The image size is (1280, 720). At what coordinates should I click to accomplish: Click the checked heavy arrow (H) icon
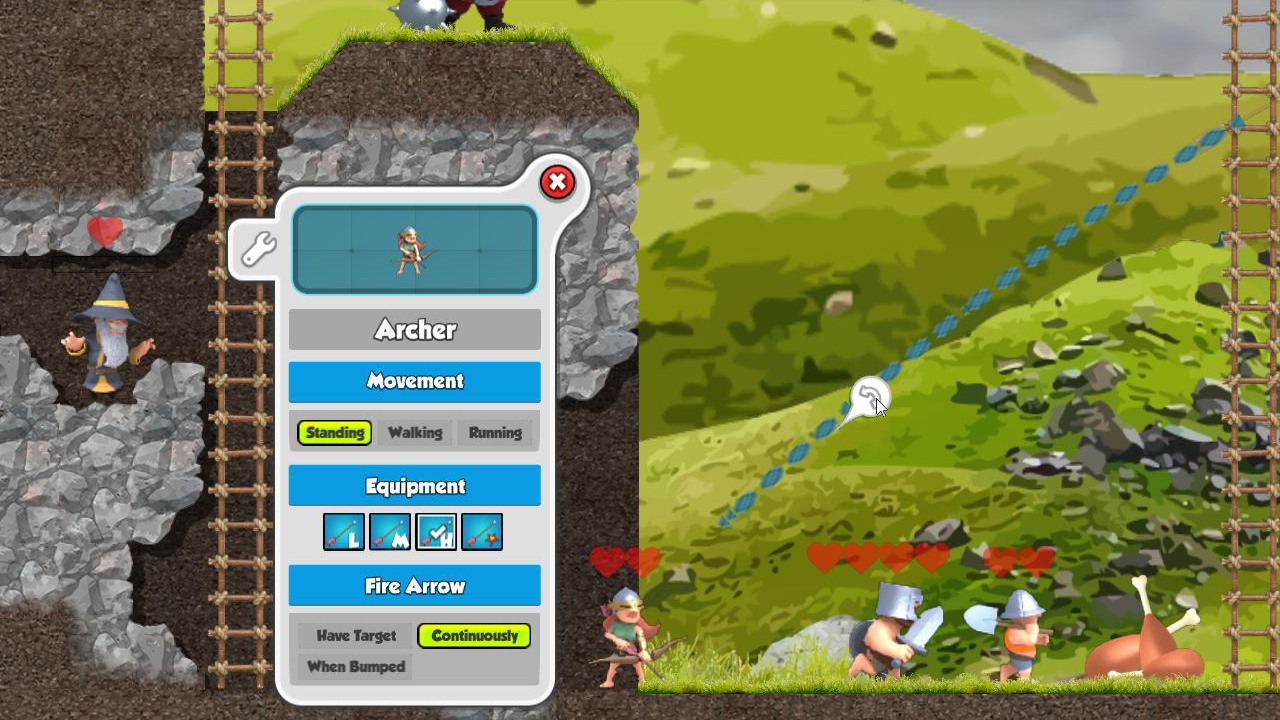[x=437, y=531]
